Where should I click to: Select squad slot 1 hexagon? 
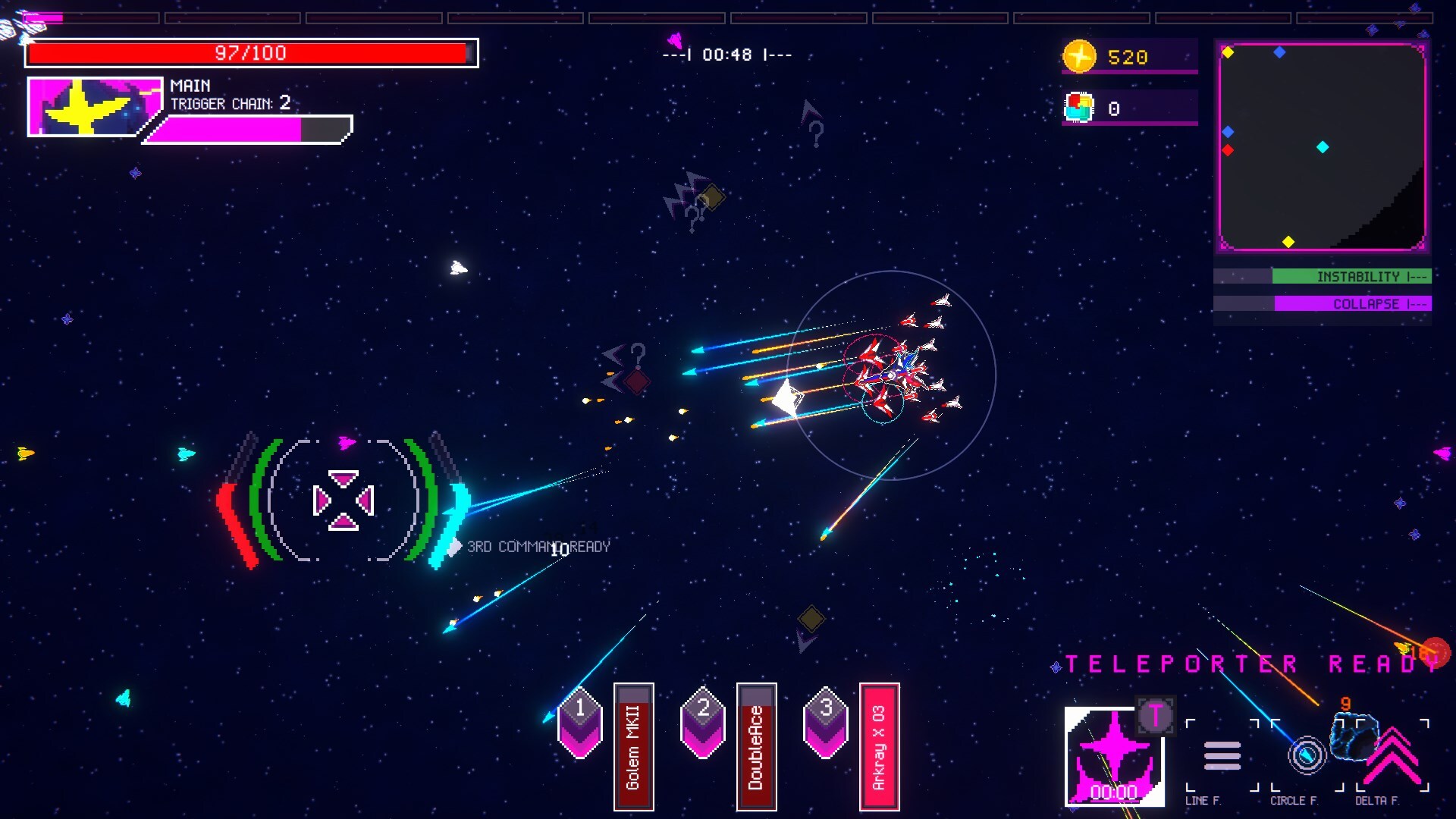coord(580,723)
